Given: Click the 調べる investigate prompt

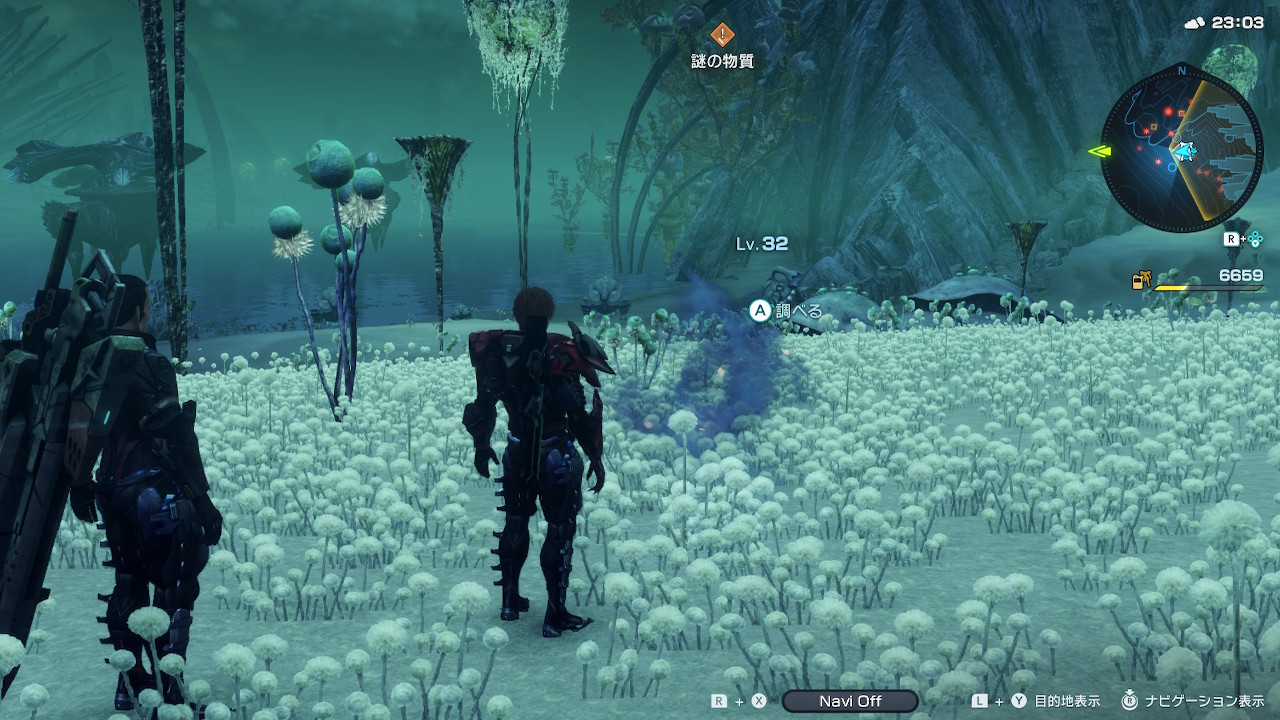Looking at the screenshot, I should point(787,311).
